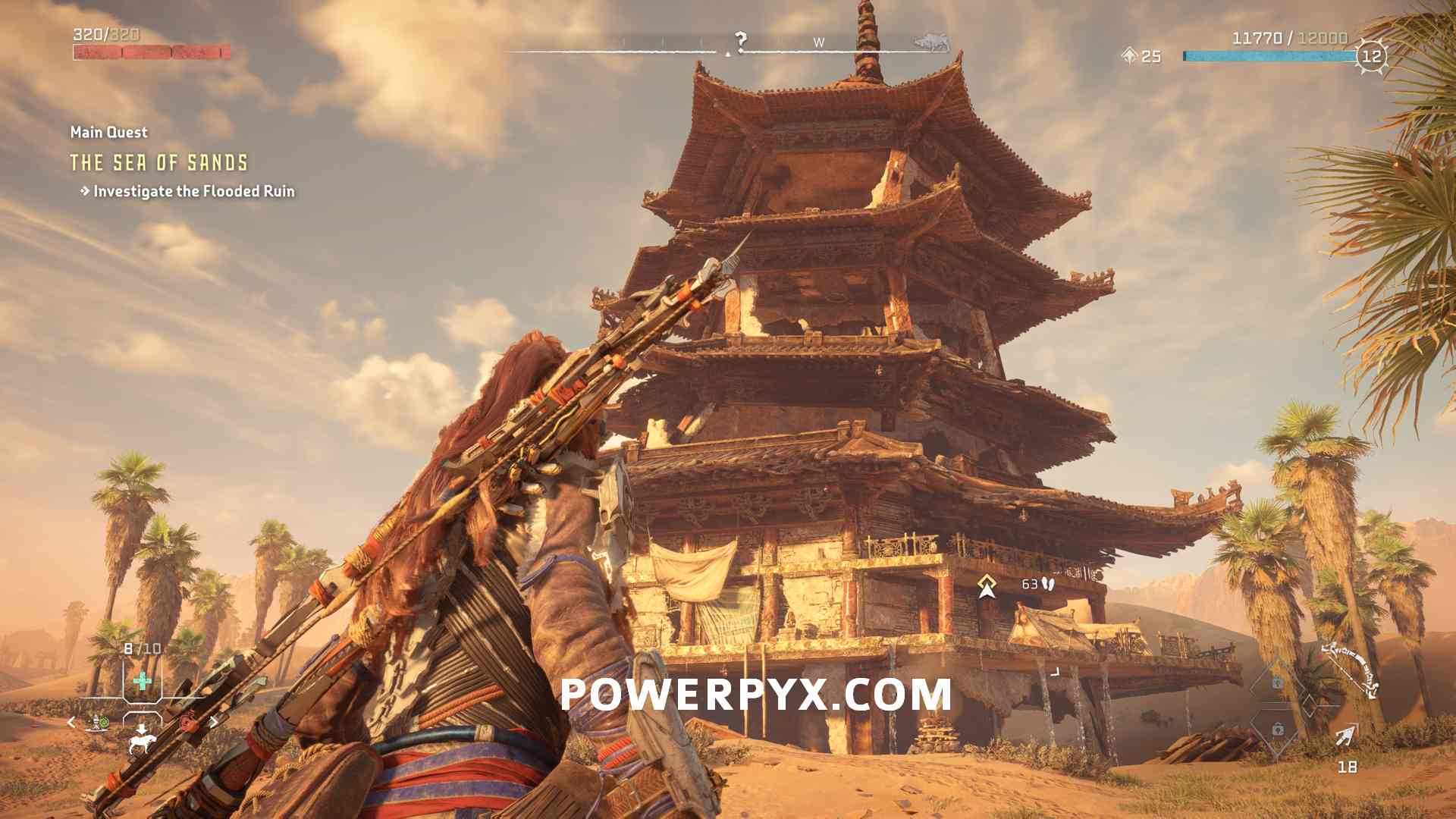Viewport: 1456px width, 819px height.
Task: Click the question mark on the compass
Action: coord(741,40)
